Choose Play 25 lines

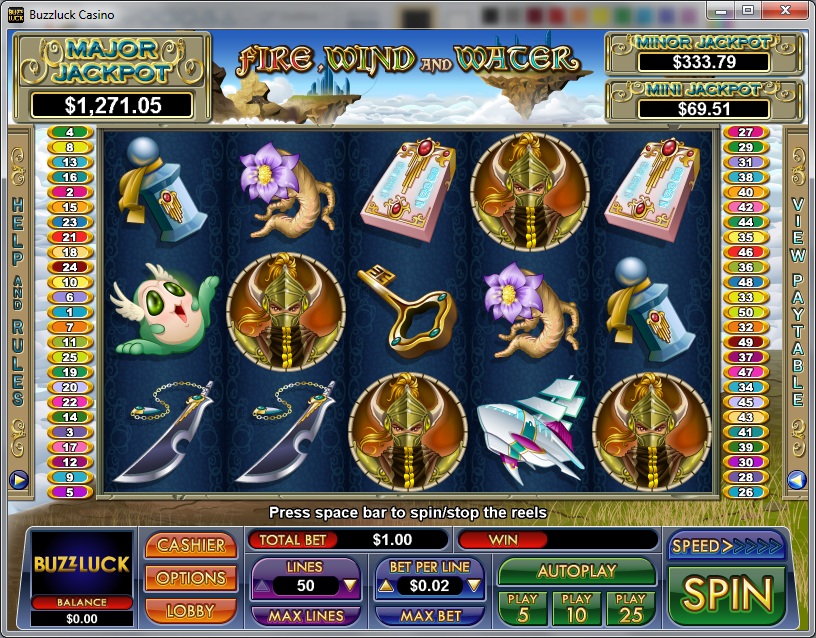(x=631, y=606)
